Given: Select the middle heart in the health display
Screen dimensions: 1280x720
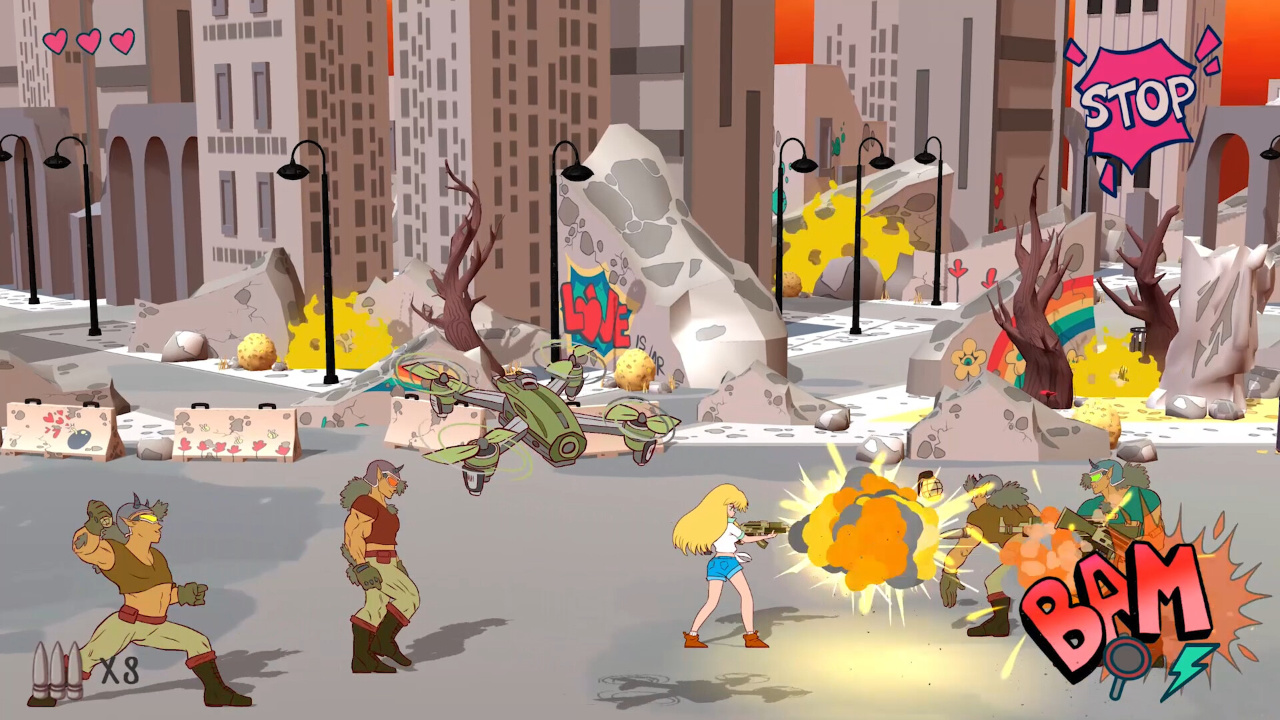Looking at the screenshot, I should pyautogui.click(x=91, y=44).
